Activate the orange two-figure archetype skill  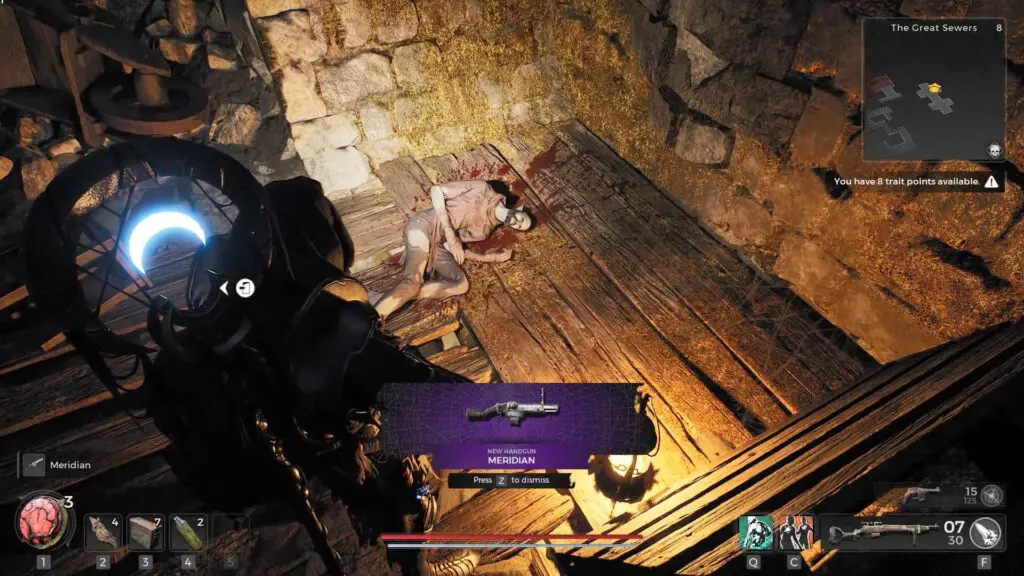point(796,531)
